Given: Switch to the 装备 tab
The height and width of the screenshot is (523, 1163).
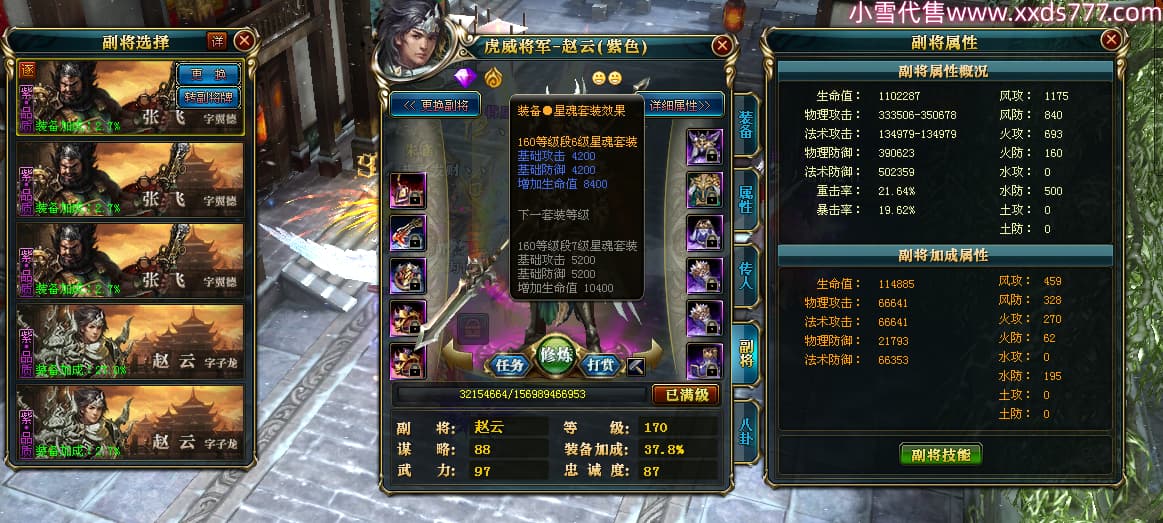Looking at the screenshot, I should coord(746,125).
